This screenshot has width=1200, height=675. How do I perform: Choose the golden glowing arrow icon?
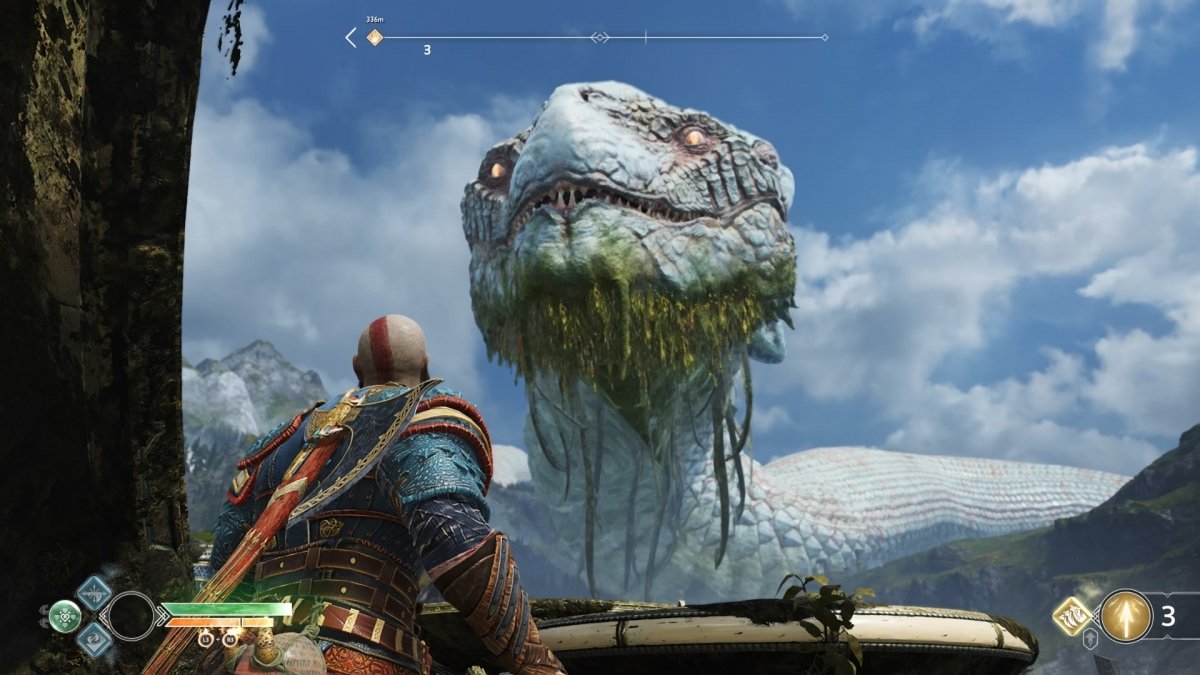click(x=1125, y=616)
